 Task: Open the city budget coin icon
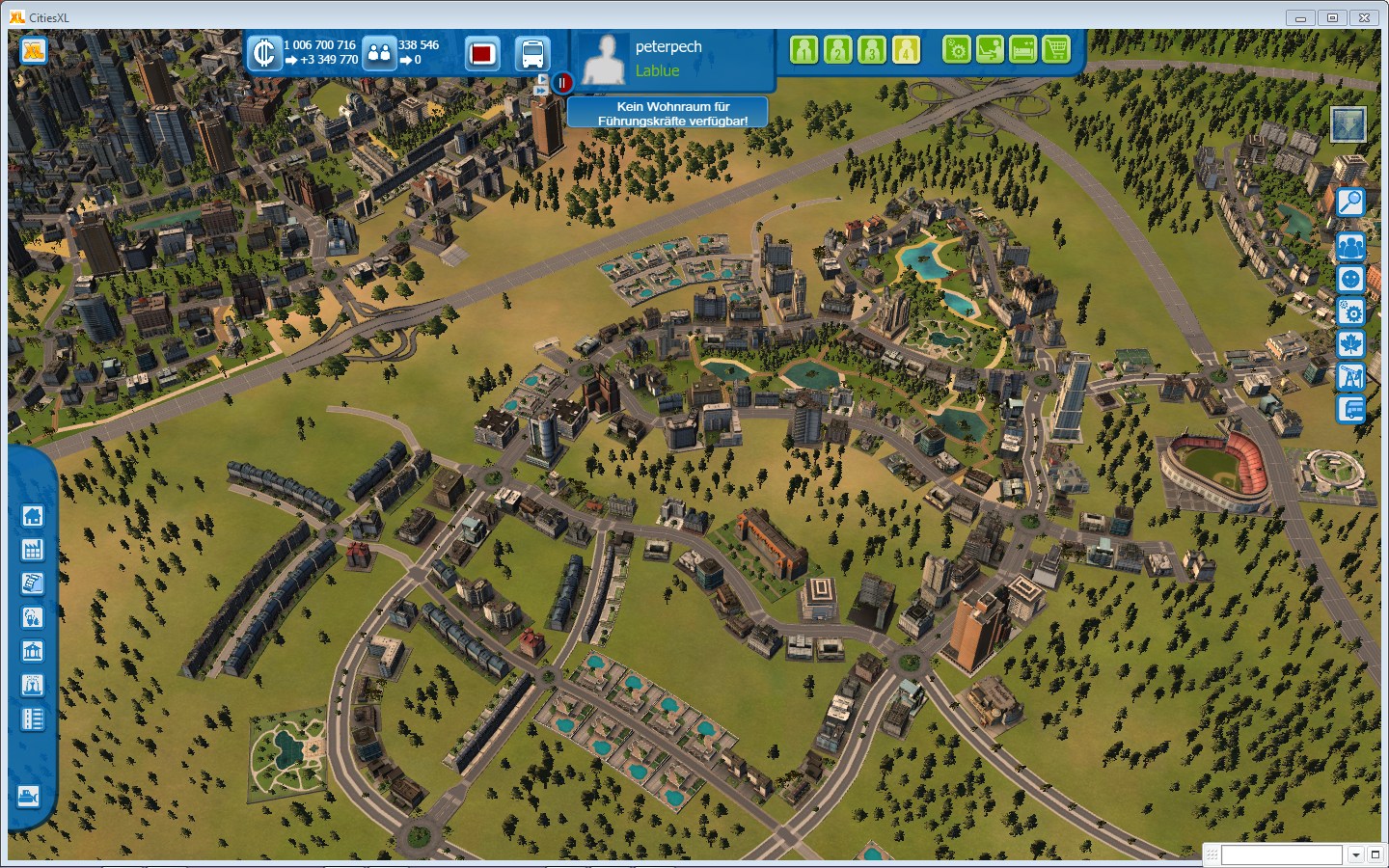(263, 53)
